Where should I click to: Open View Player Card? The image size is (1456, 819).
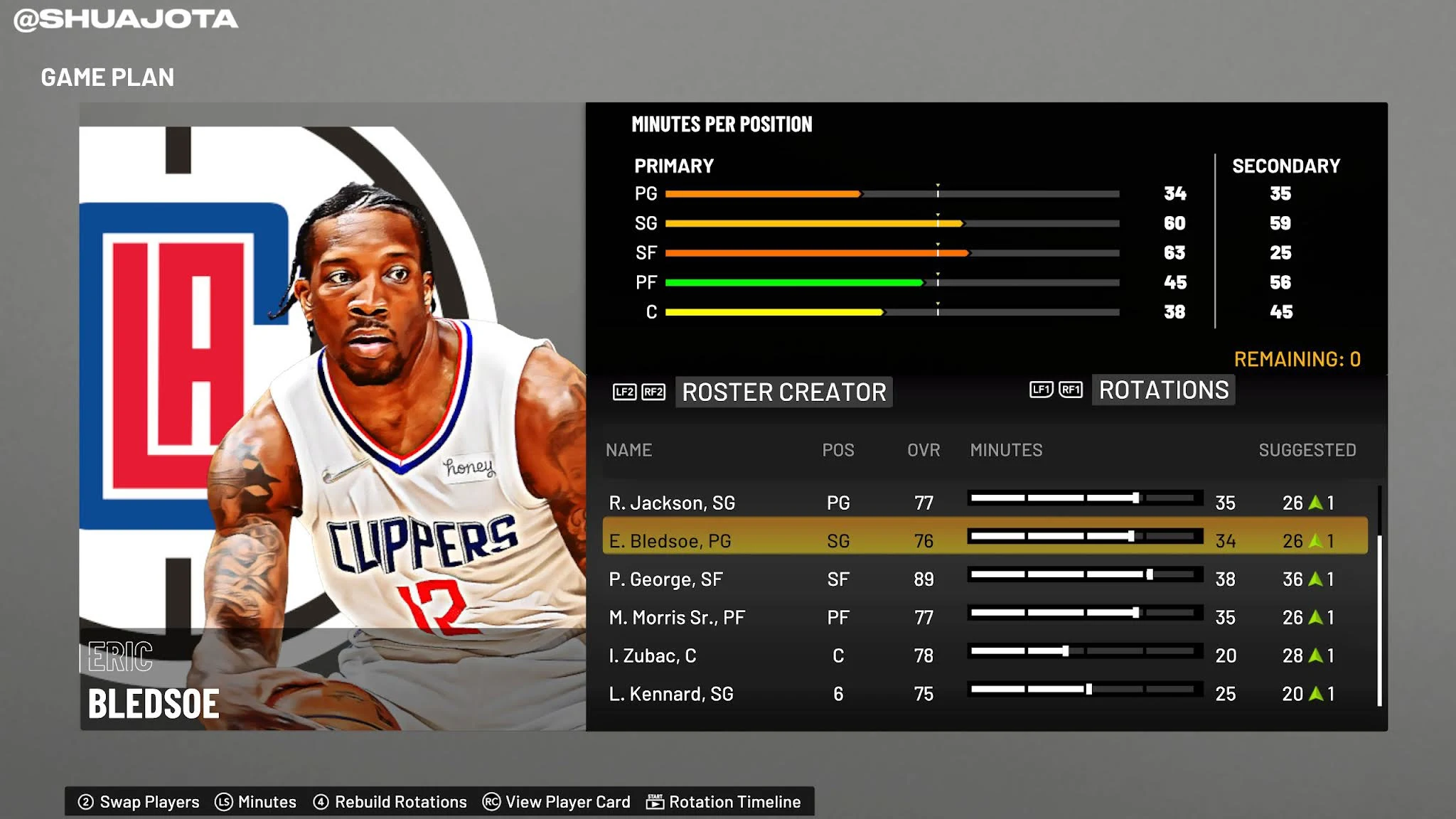coord(557,802)
